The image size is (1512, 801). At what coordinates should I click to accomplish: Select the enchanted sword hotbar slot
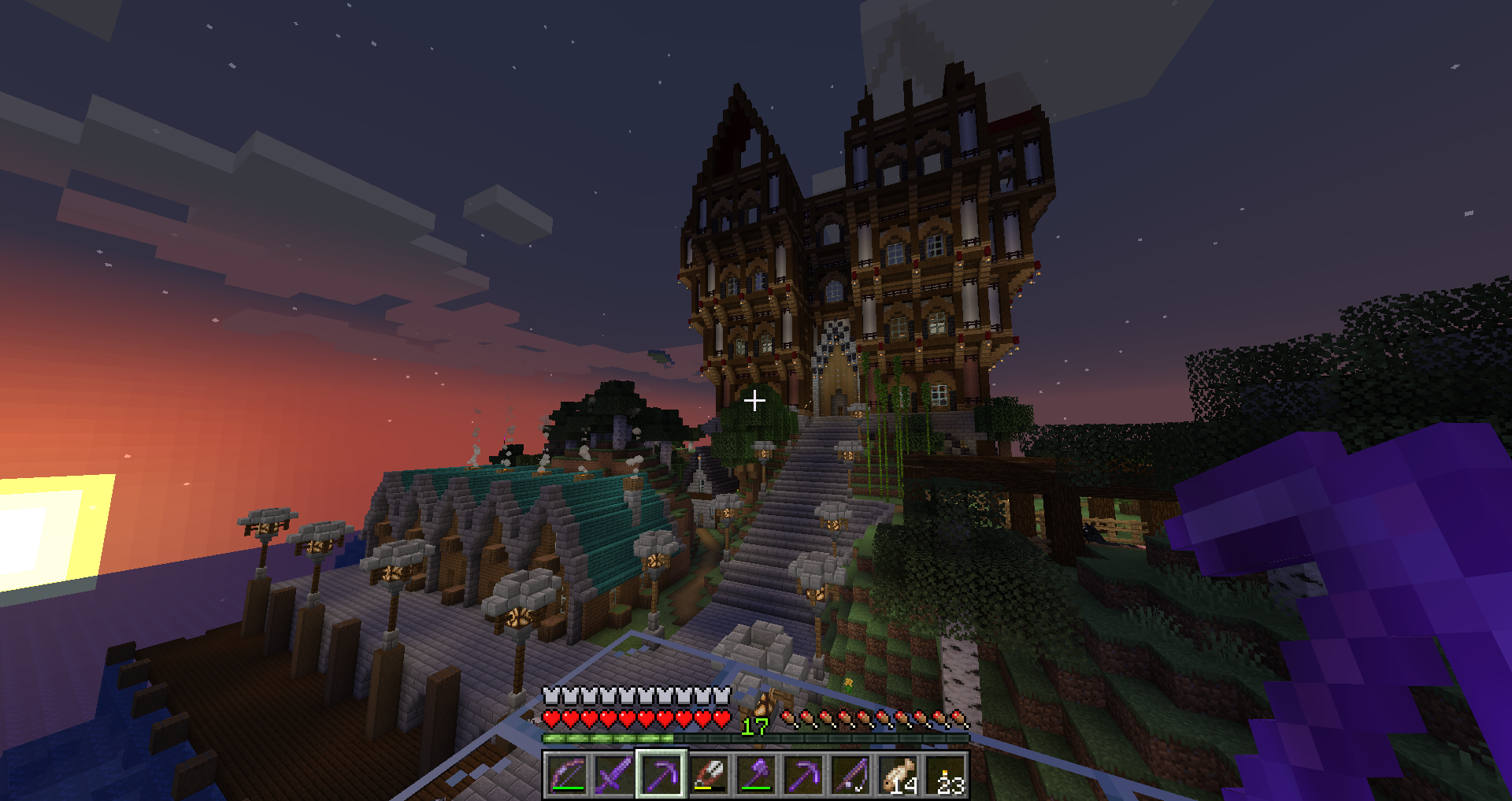tap(613, 775)
